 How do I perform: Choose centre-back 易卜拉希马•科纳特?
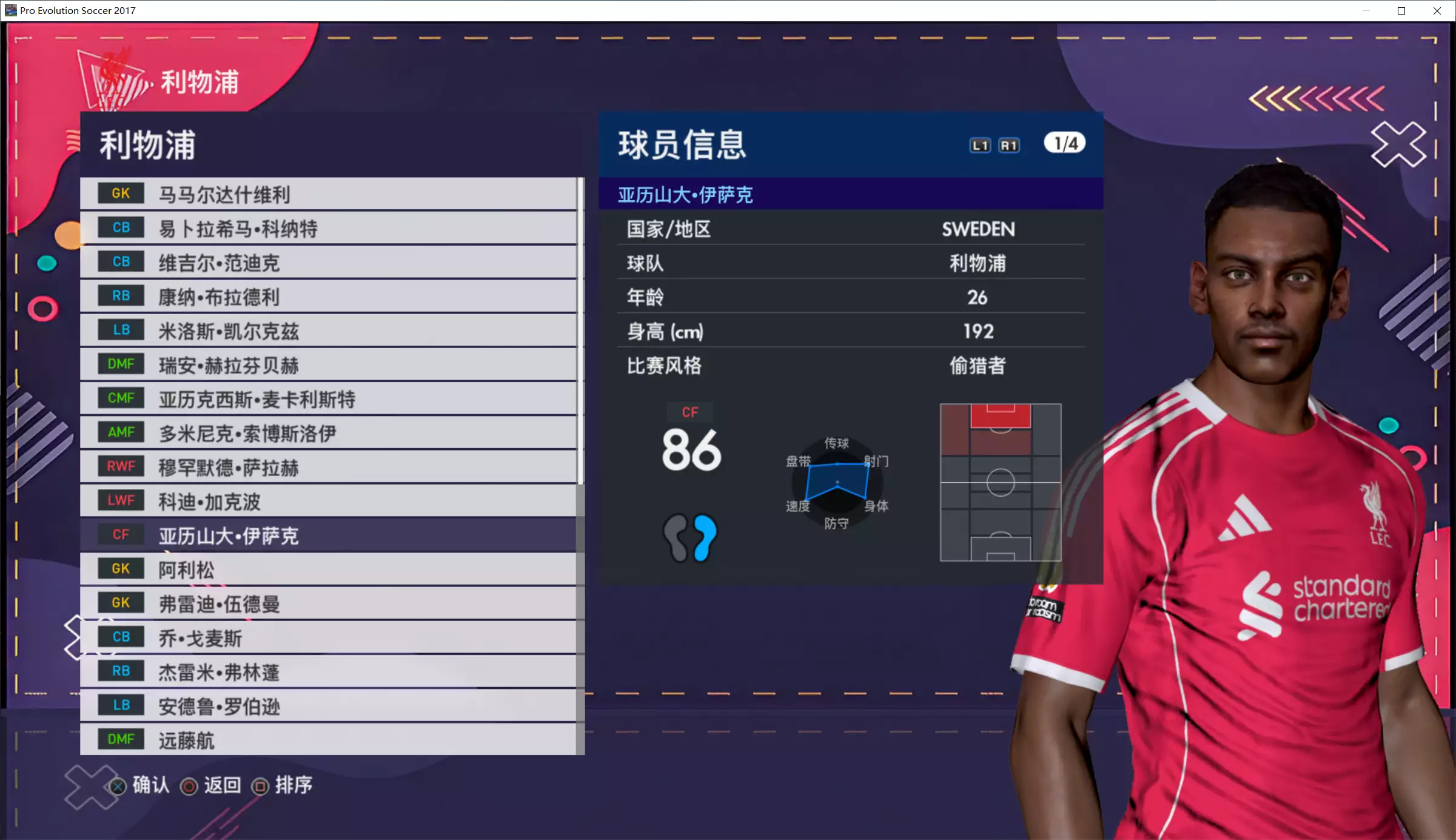pos(327,228)
